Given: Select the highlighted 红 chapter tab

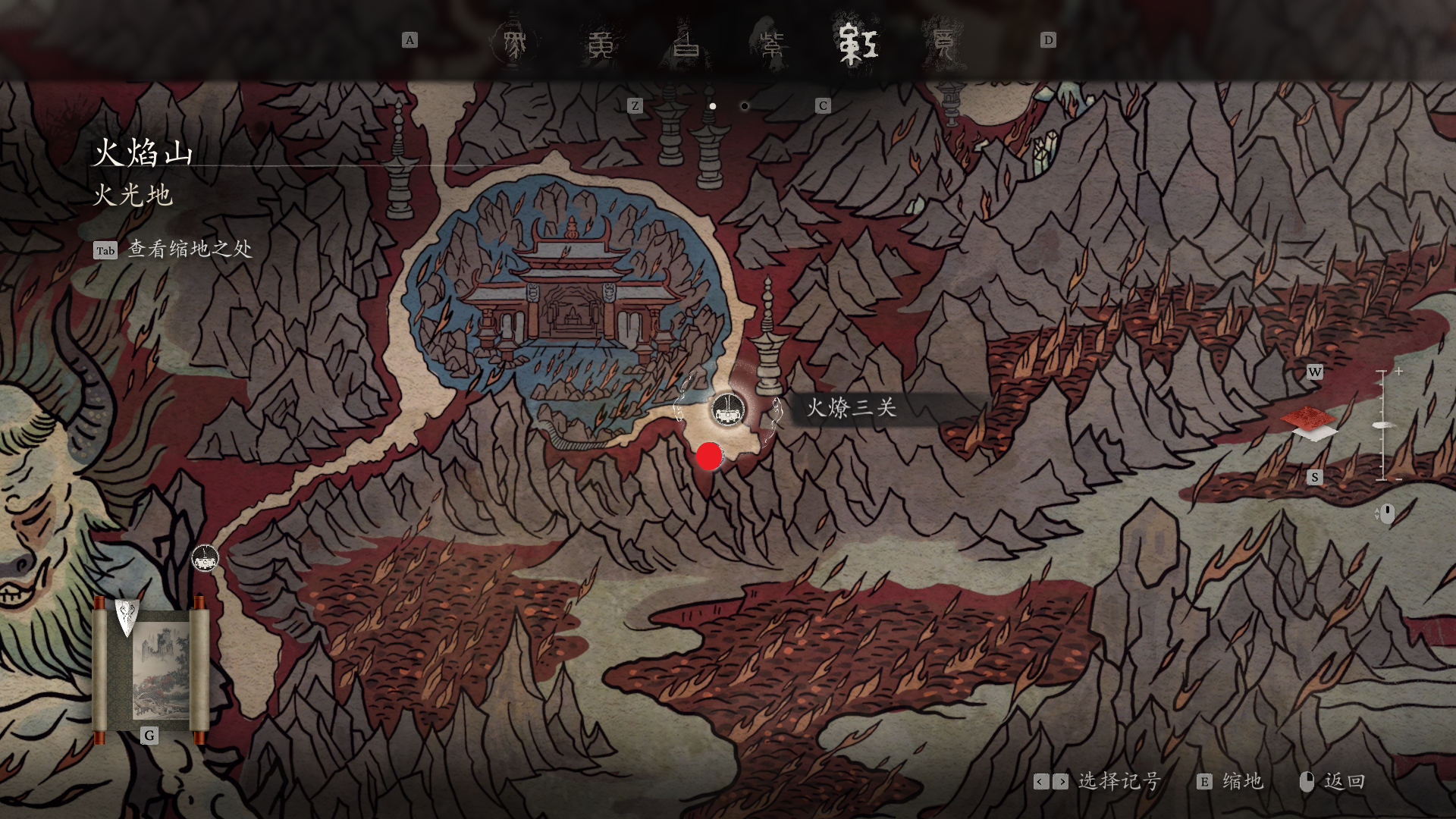Looking at the screenshot, I should tap(858, 43).
